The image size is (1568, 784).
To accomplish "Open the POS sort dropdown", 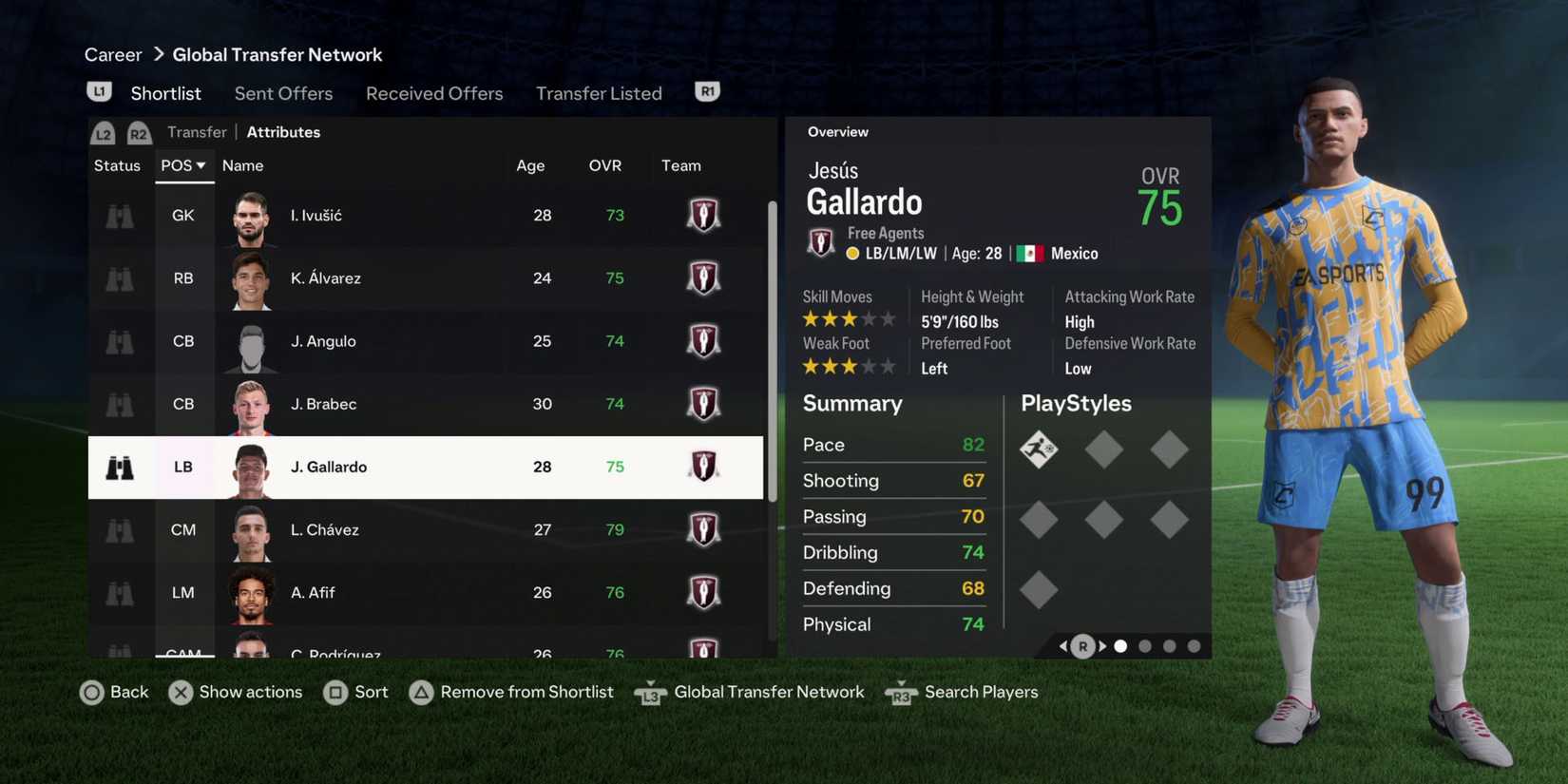I will click(183, 164).
